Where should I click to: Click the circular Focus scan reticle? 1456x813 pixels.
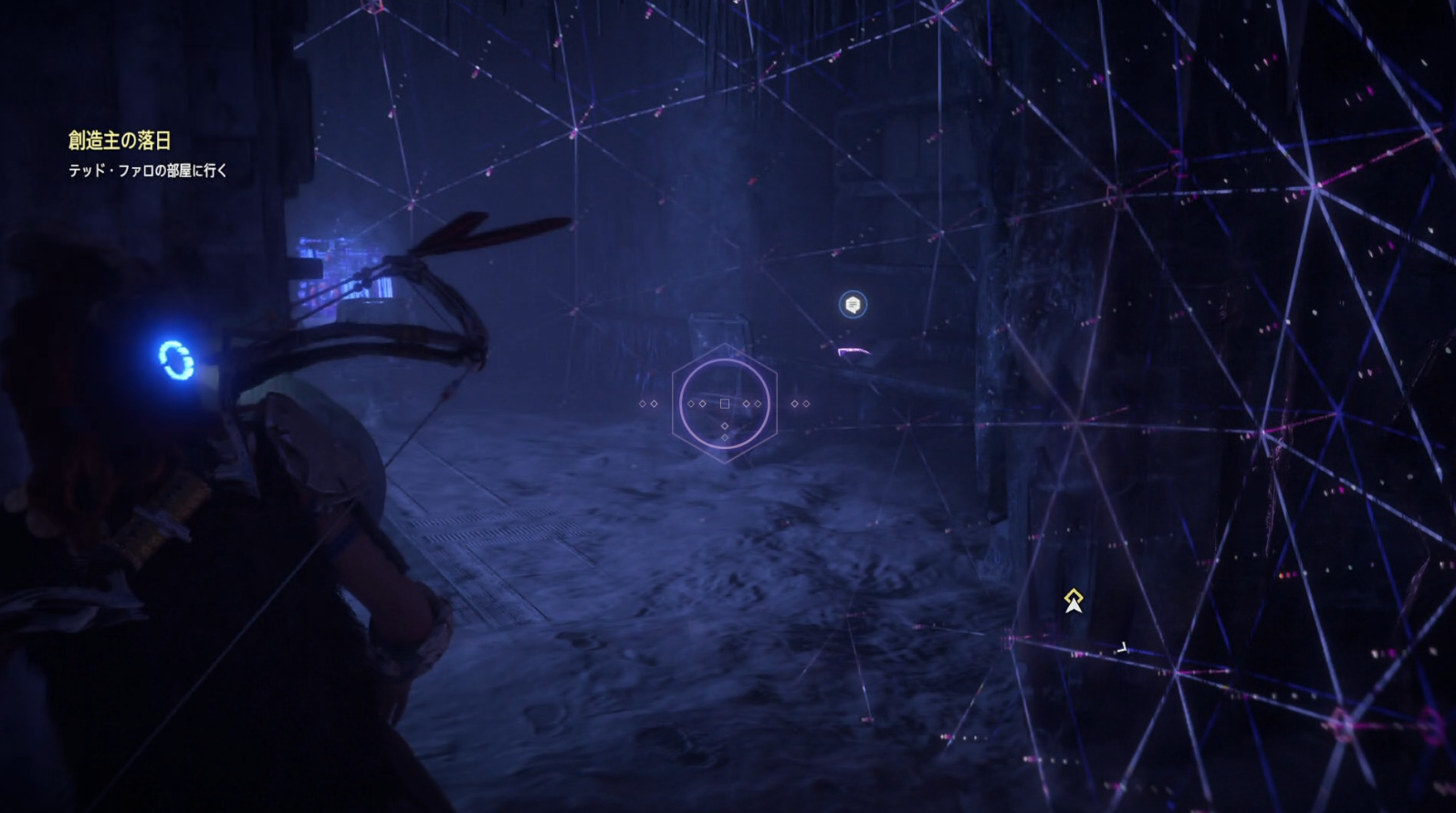(724, 403)
